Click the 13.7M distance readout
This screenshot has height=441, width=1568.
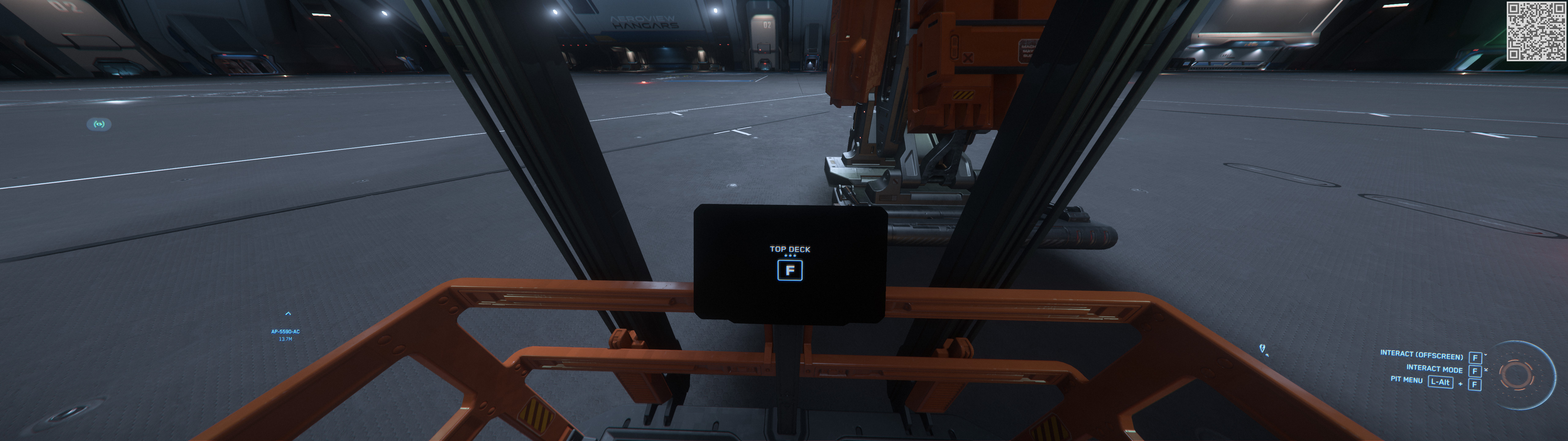(x=286, y=339)
